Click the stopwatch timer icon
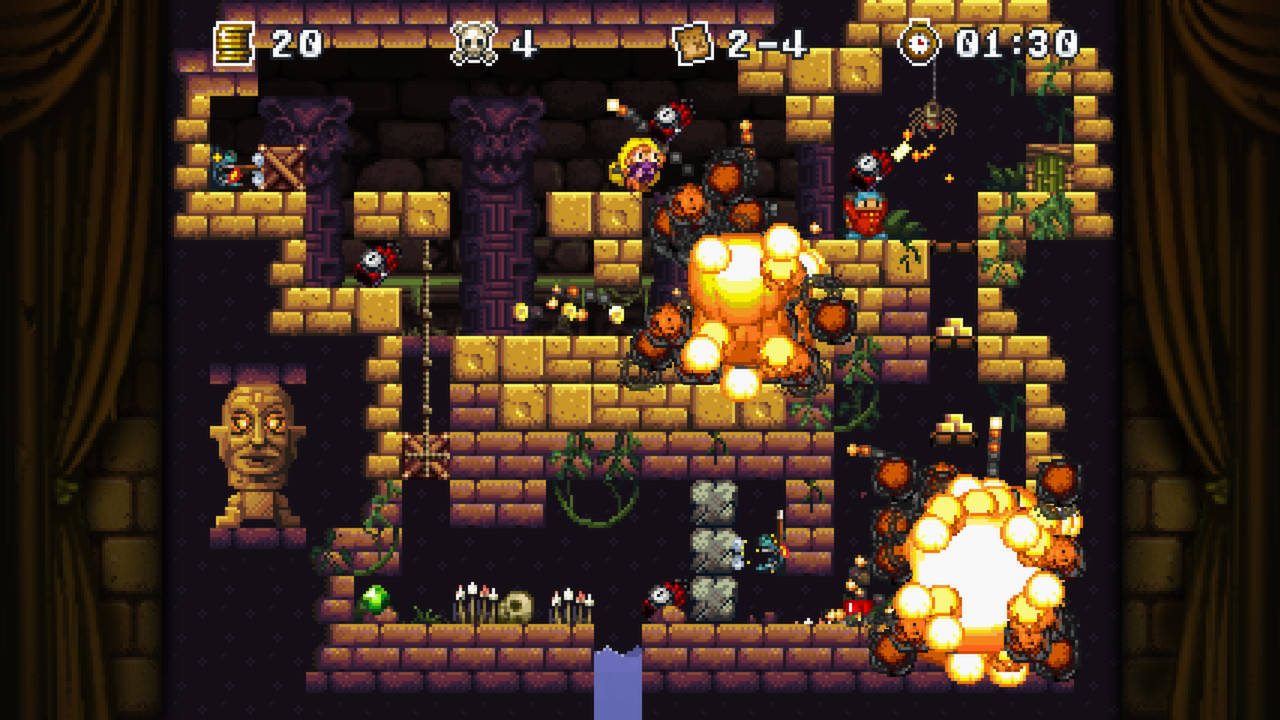 pyautogui.click(x=920, y=42)
